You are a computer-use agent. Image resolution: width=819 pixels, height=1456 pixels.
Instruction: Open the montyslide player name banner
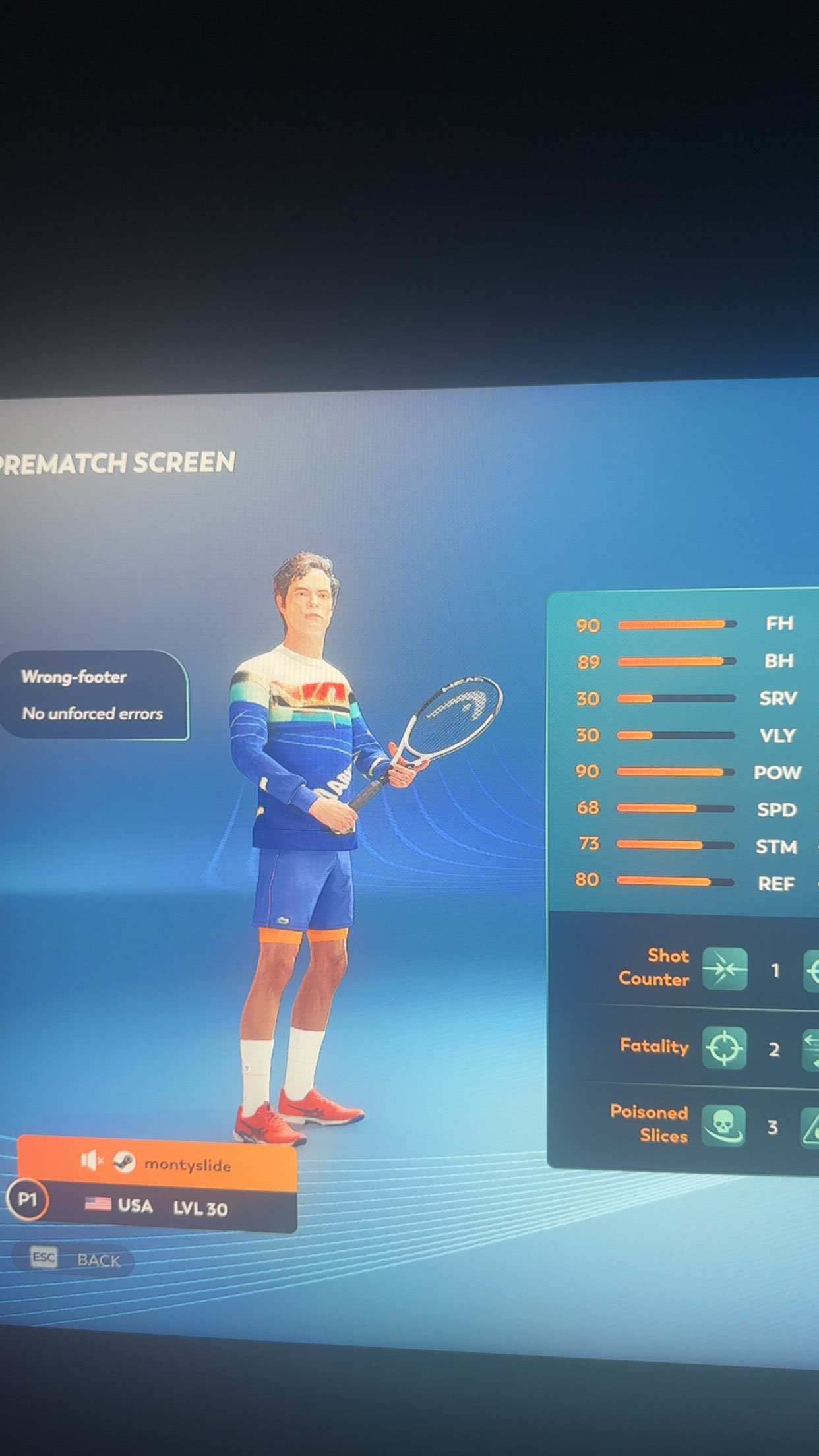(x=187, y=1163)
